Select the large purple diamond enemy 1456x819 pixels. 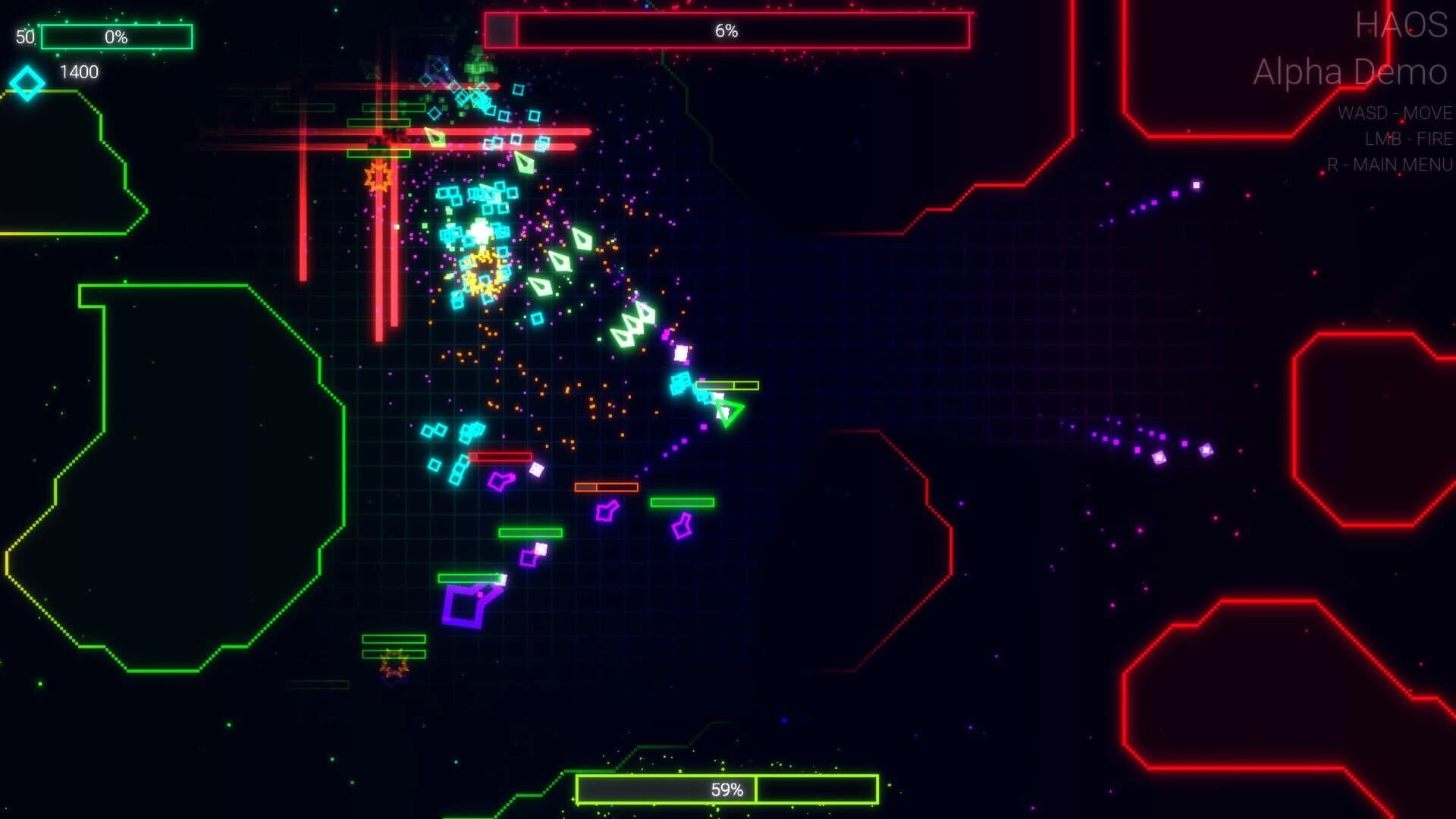pos(466,604)
